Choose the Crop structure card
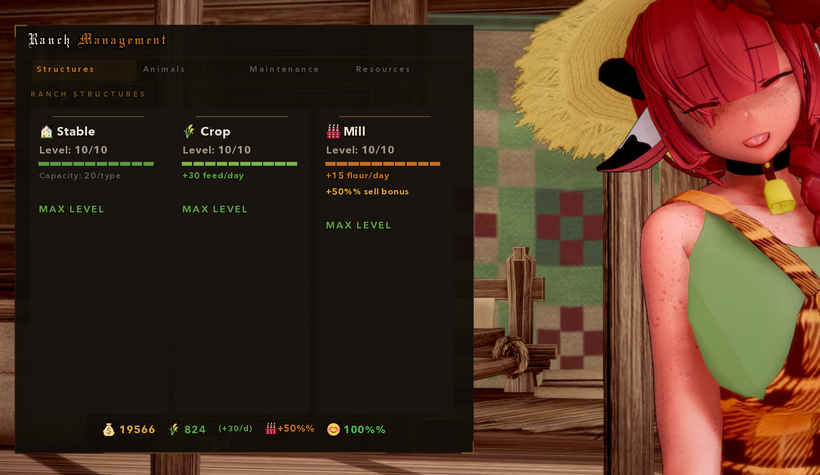The image size is (820, 475). [x=240, y=168]
